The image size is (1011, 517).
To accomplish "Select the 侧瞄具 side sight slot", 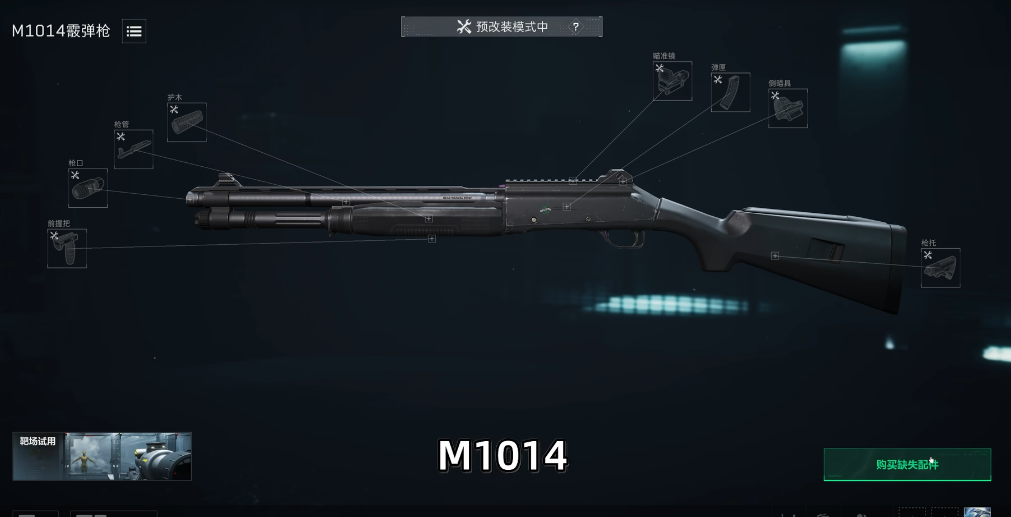I will pyautogui.click(x=788, y=108).
